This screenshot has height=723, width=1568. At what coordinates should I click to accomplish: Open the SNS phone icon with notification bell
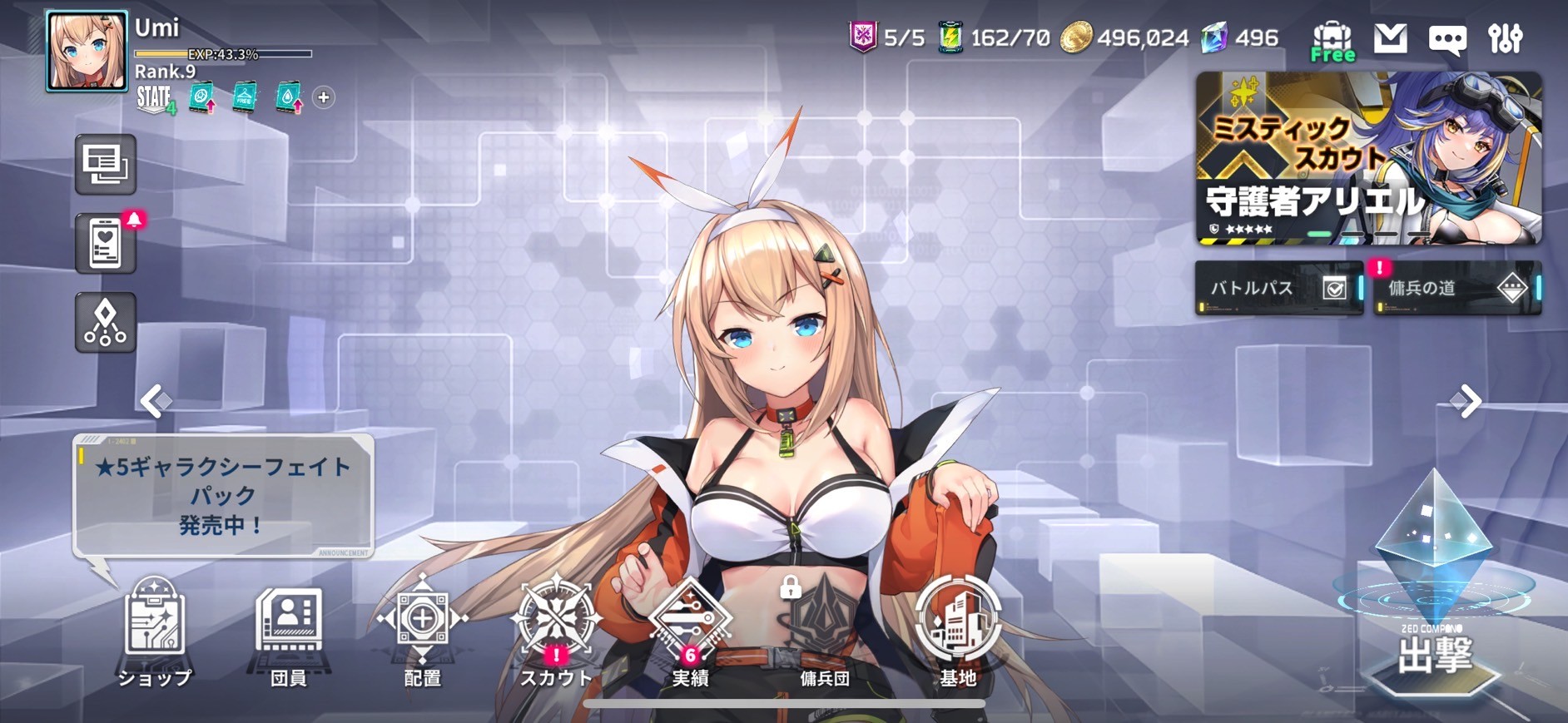pos(105,243)
